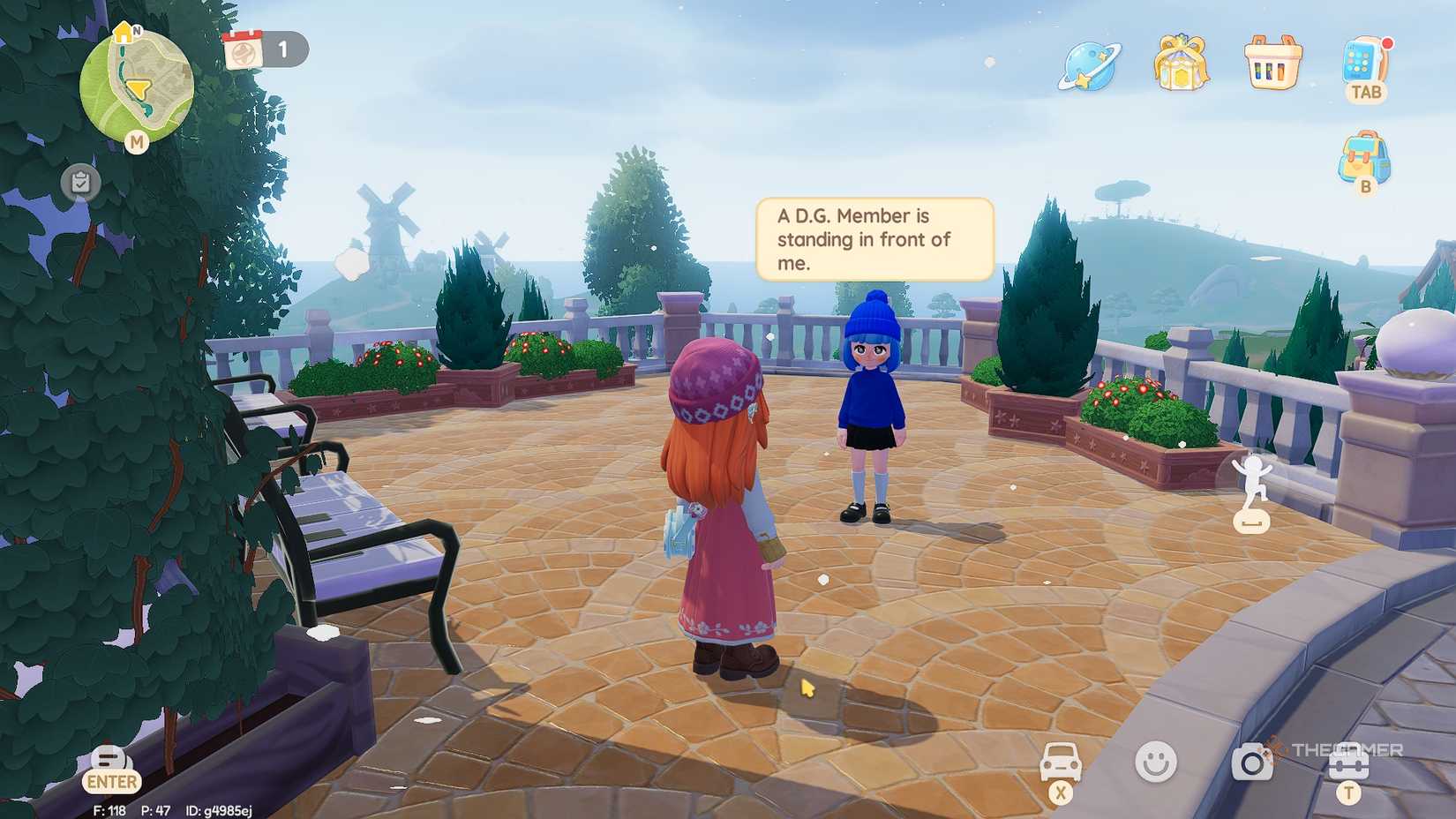Open the shopping basket store
The width and height of the screenshot is (1456, 819).
[x=1271, y=65]
